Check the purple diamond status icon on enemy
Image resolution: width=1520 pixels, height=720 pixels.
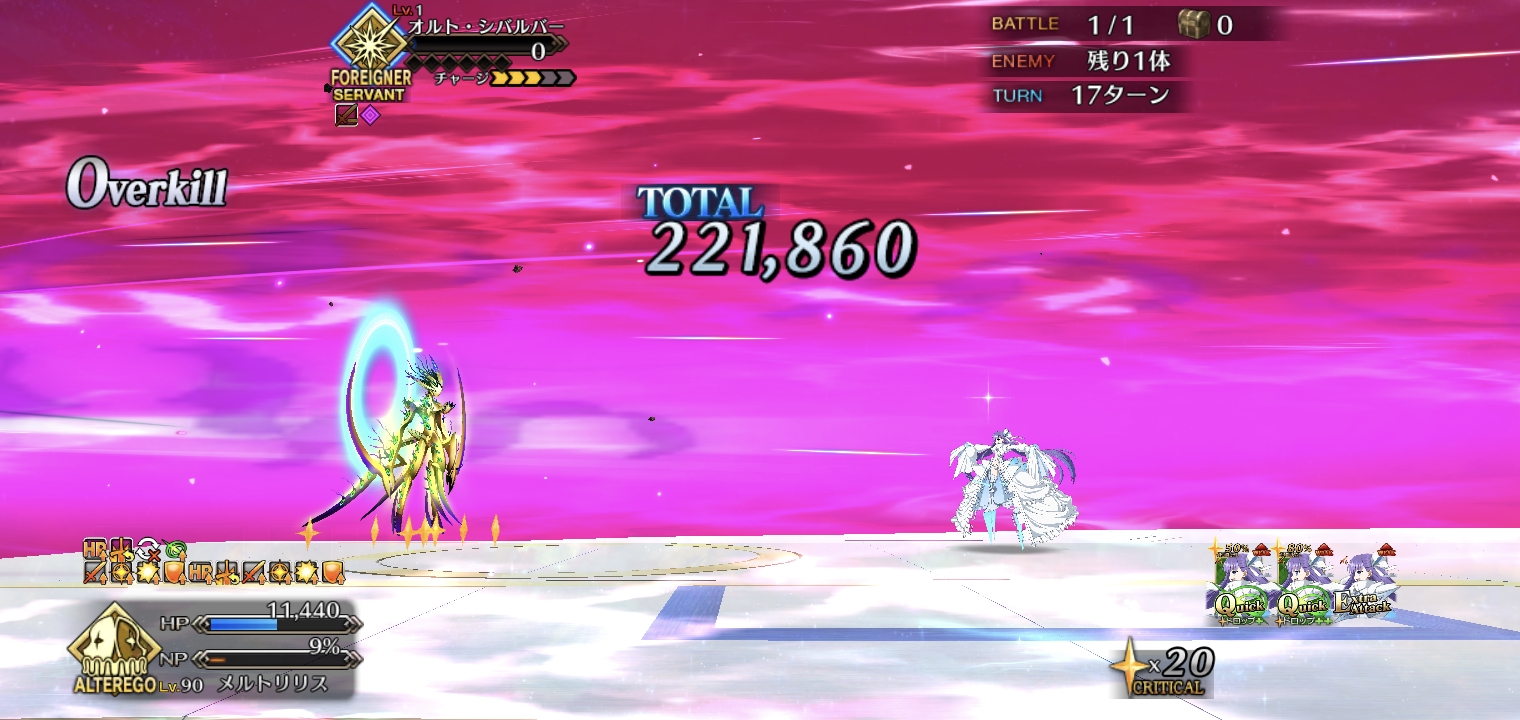tap(371, 115)
